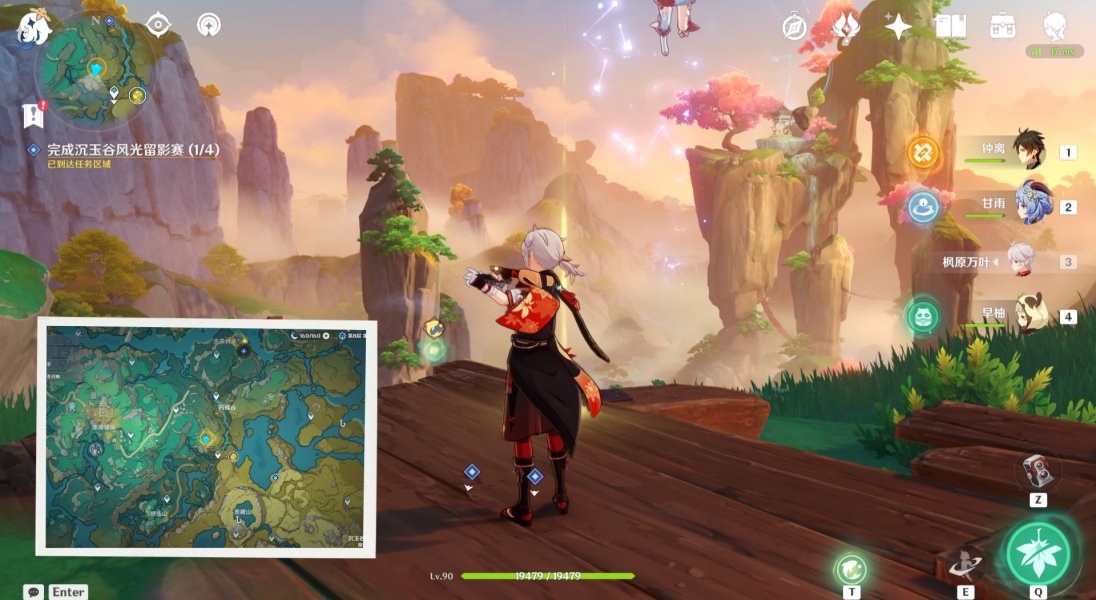Switch to party member 钟离

(x=1027, y=151)
